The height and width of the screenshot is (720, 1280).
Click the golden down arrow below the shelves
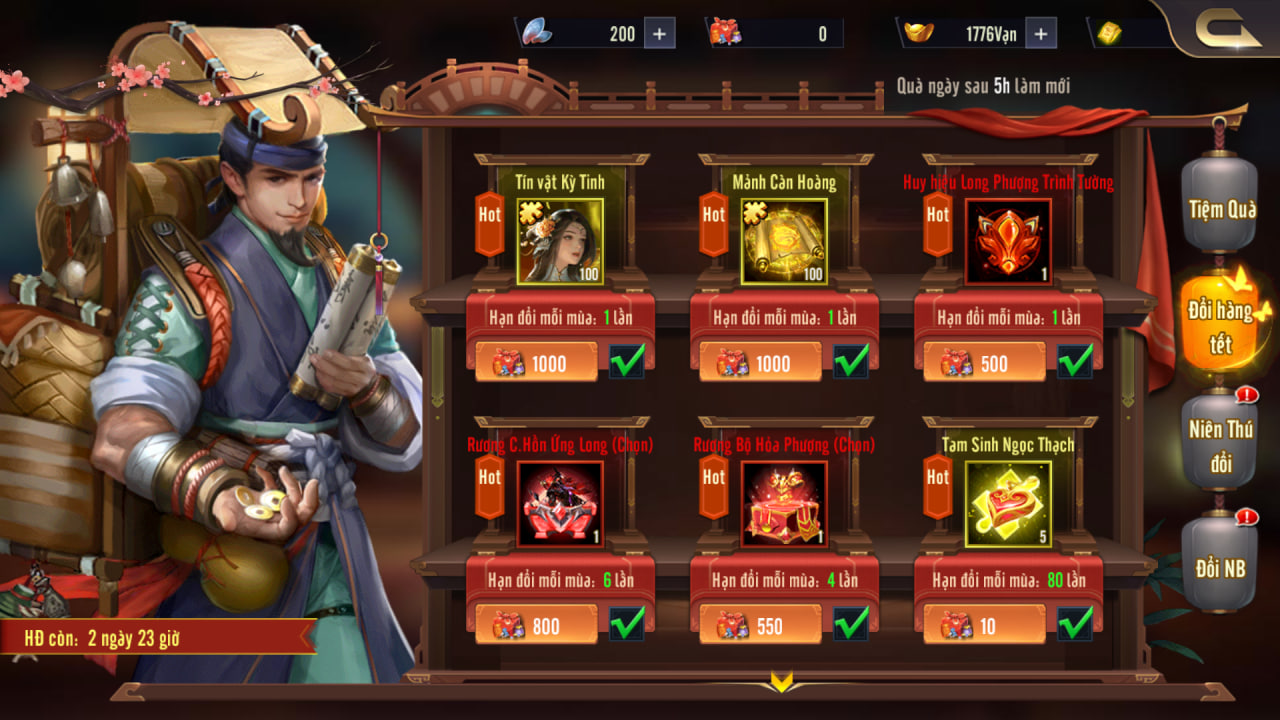[782, 683]
